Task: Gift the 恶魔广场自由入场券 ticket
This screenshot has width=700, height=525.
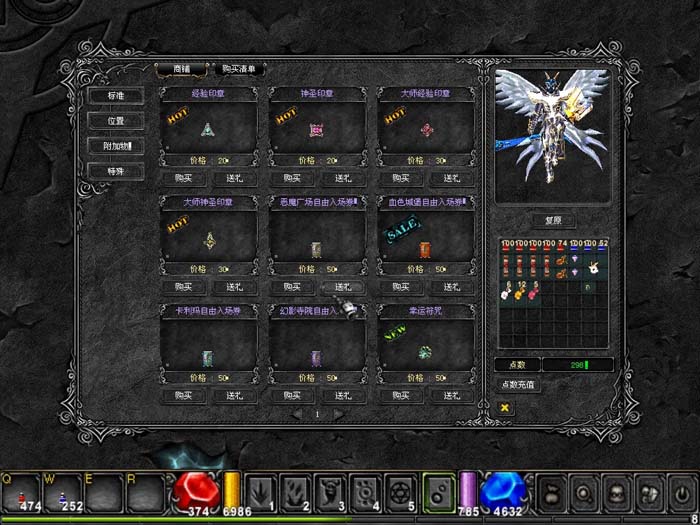Action: (344, 287)
